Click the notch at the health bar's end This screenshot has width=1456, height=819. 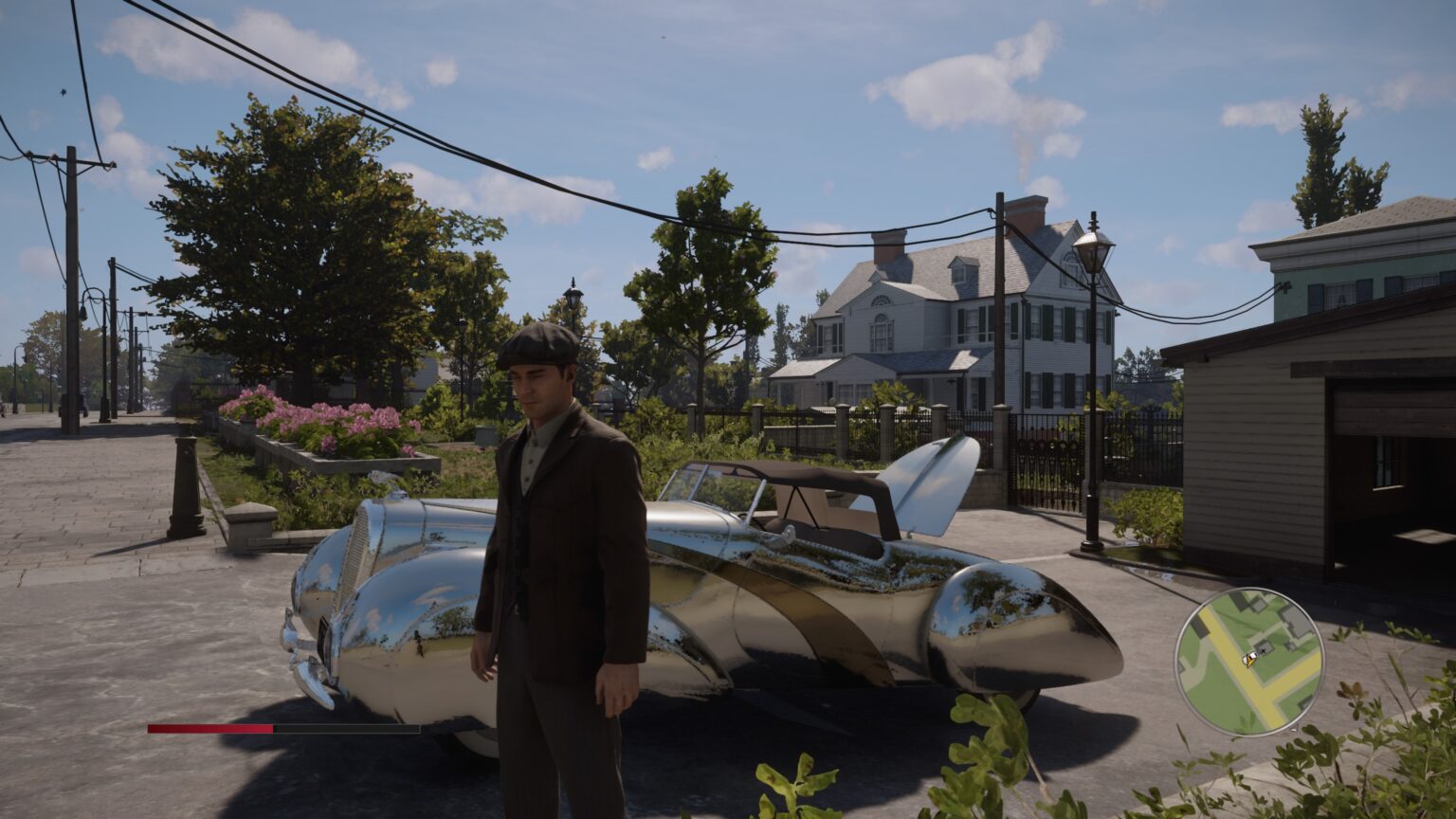click(x=420, y=728)
